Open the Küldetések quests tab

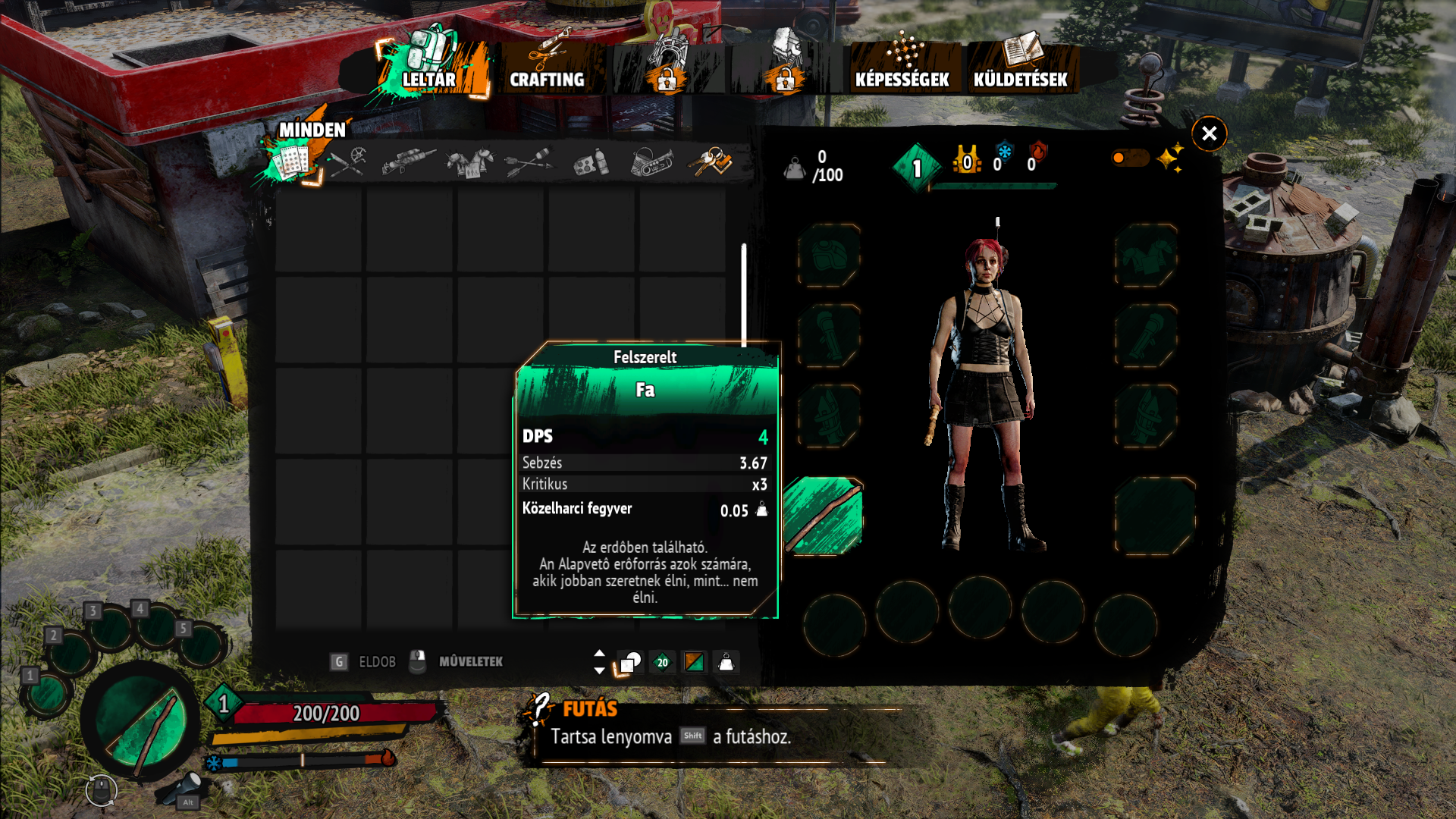pyautogui.click(x=1021, y=67)
